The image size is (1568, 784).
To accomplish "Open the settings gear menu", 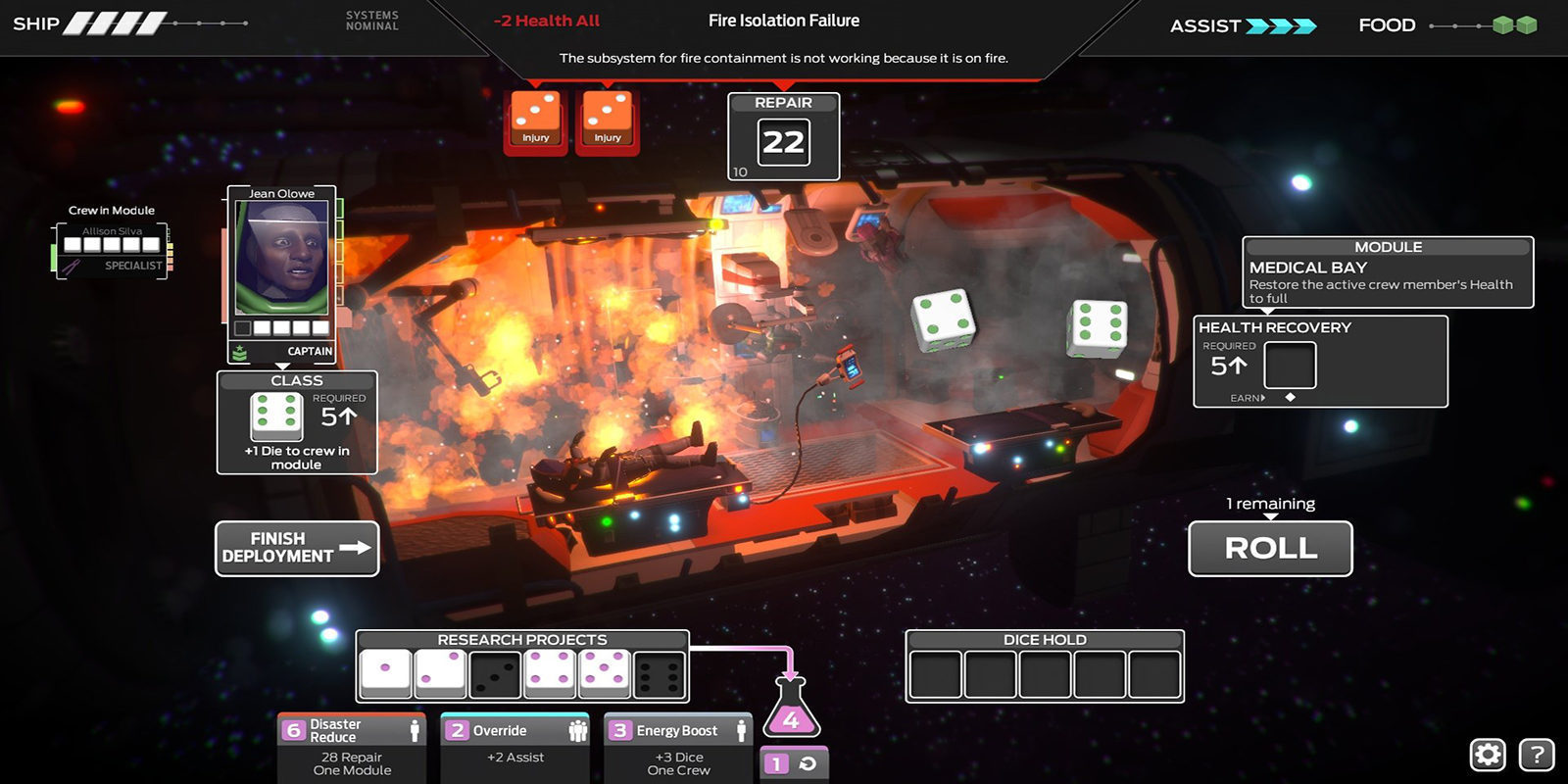I will 1488,755.
